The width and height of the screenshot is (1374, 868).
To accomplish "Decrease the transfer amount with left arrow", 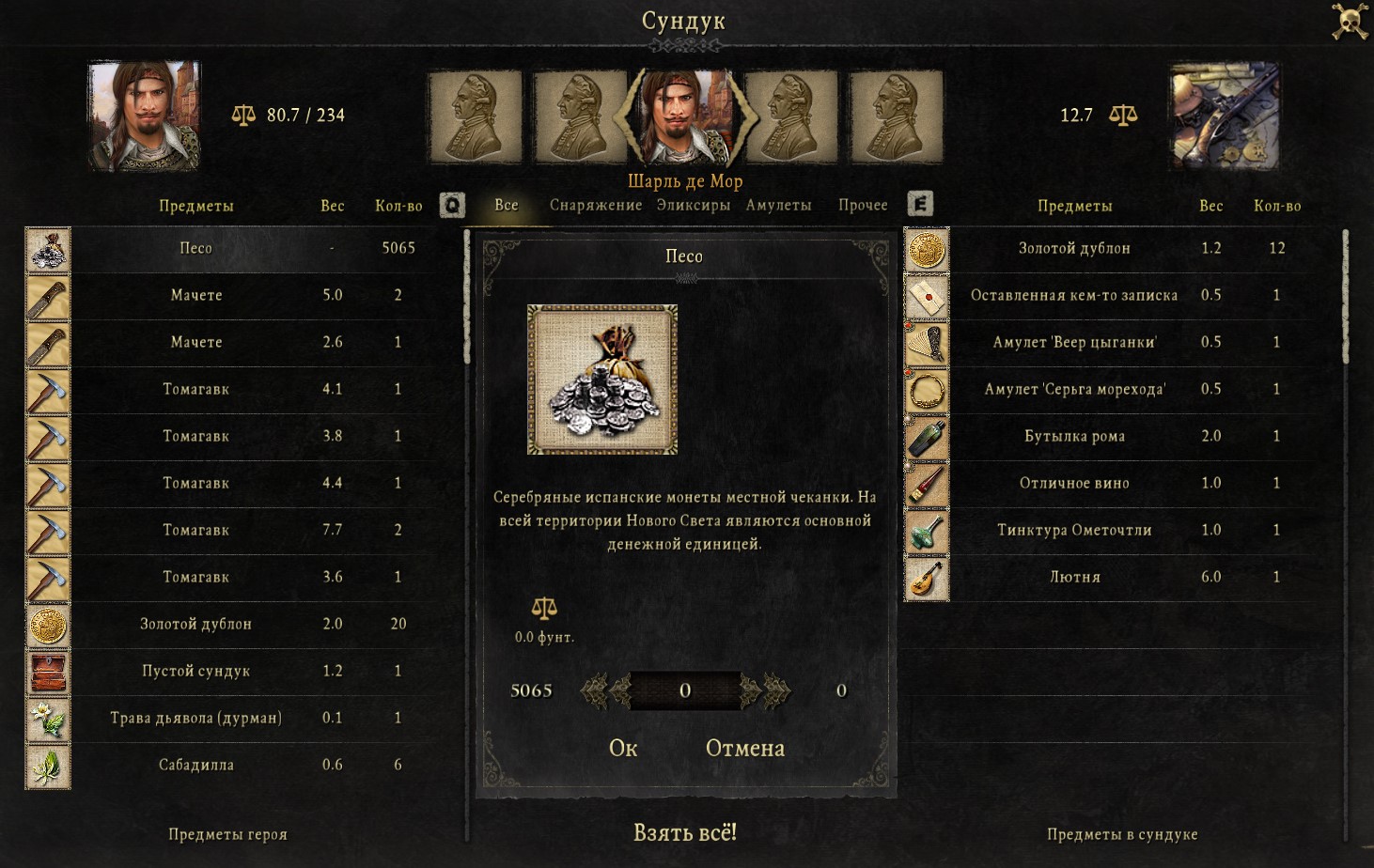I will (604, 690).
